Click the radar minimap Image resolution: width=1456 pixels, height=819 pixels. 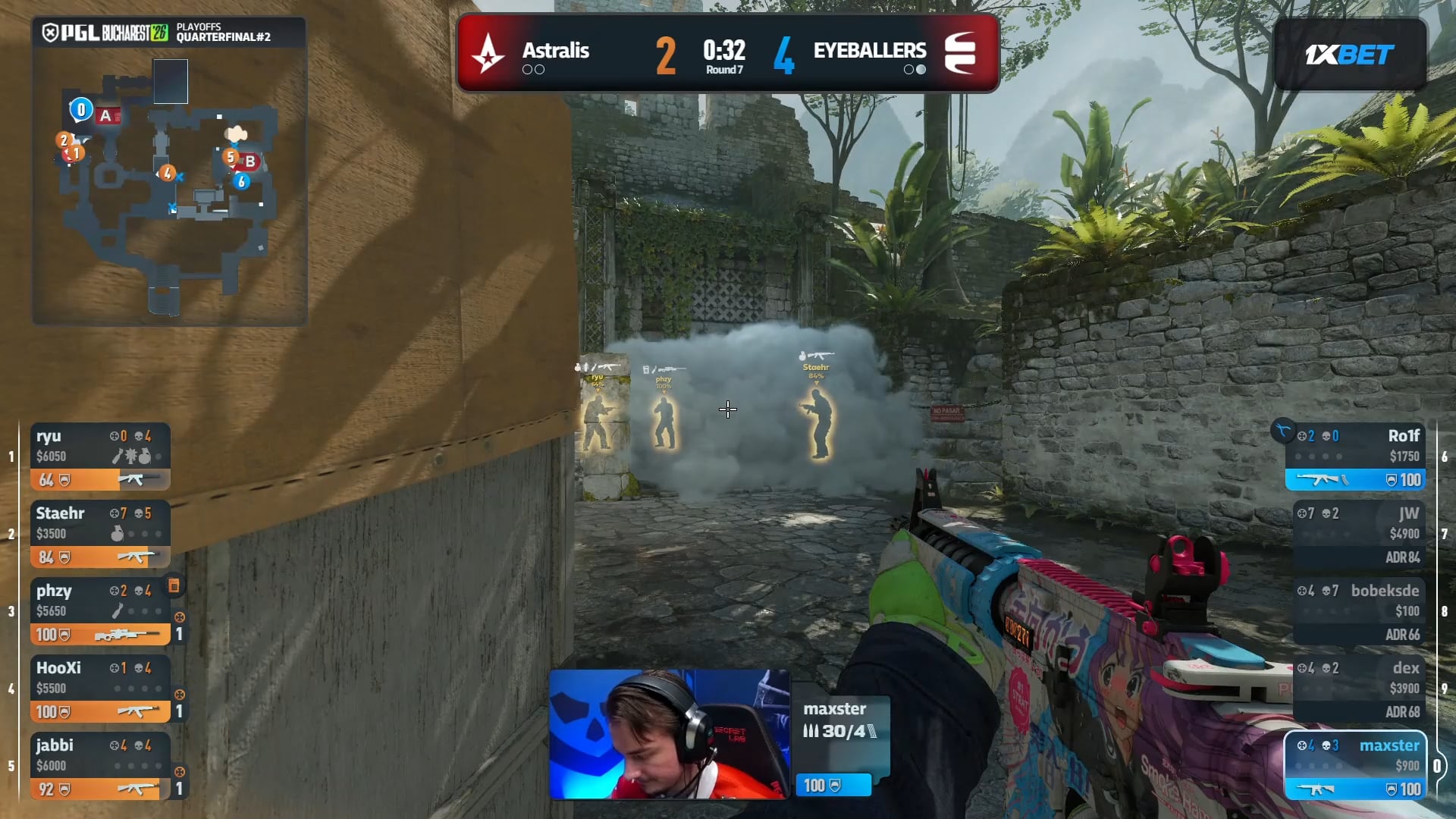[x=169, y=186]
